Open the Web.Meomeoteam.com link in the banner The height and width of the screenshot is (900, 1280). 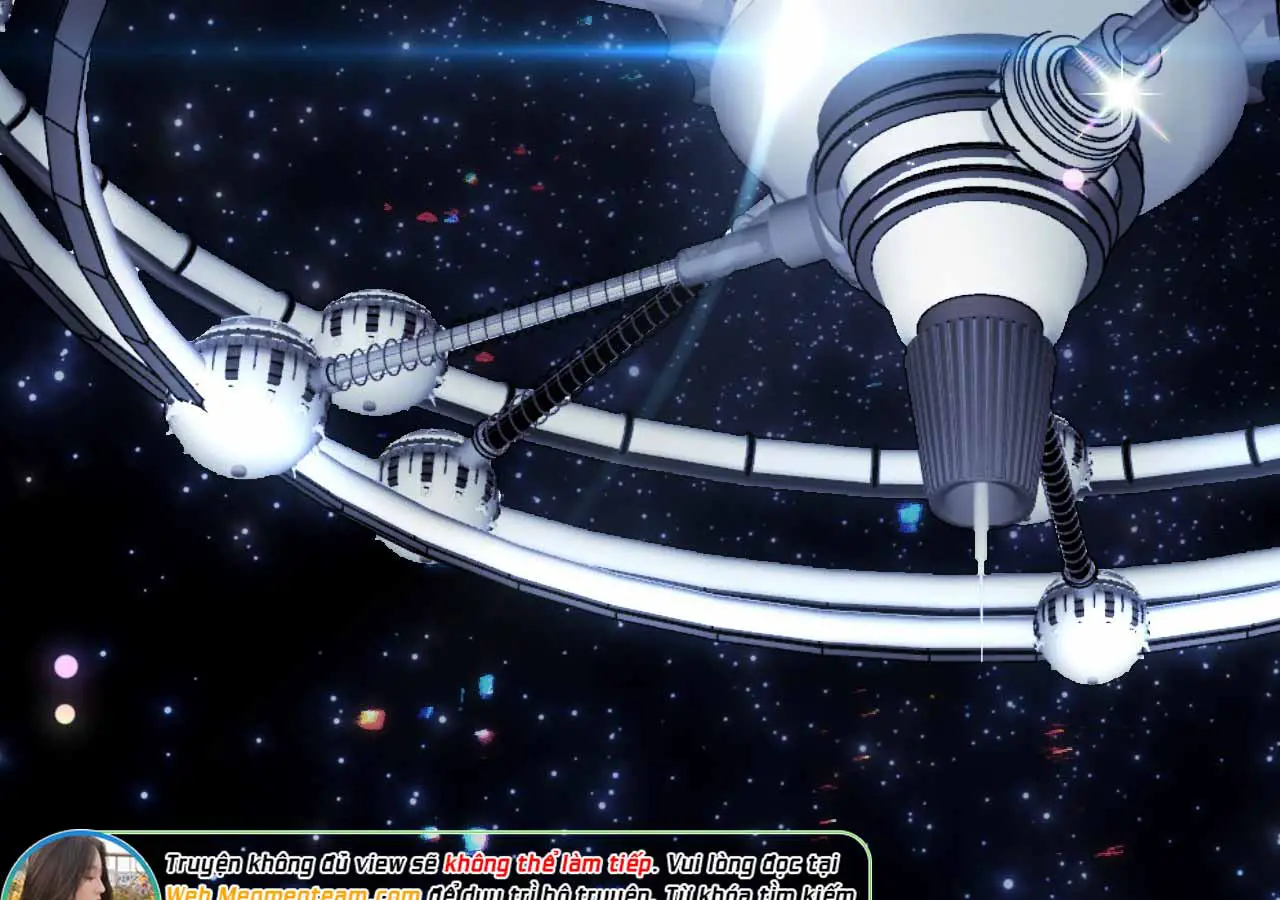pos(292,892)
